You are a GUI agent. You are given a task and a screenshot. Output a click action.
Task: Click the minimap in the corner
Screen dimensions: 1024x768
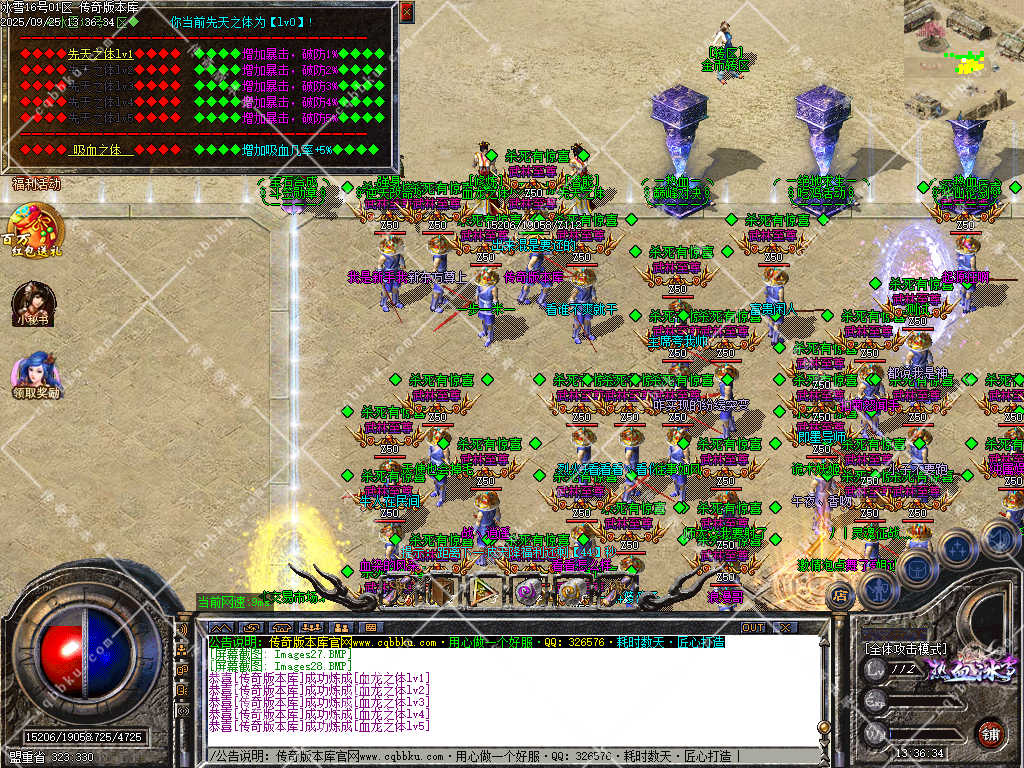[x=963, y=40]
